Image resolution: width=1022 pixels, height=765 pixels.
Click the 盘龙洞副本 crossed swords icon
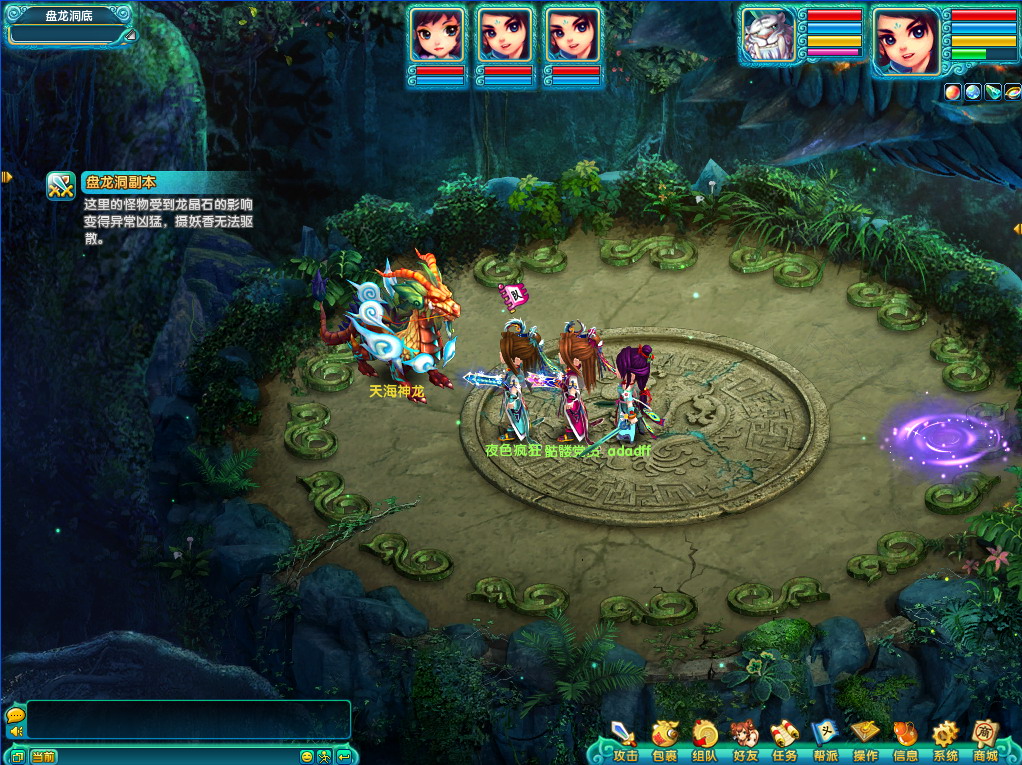click(62, 186)
